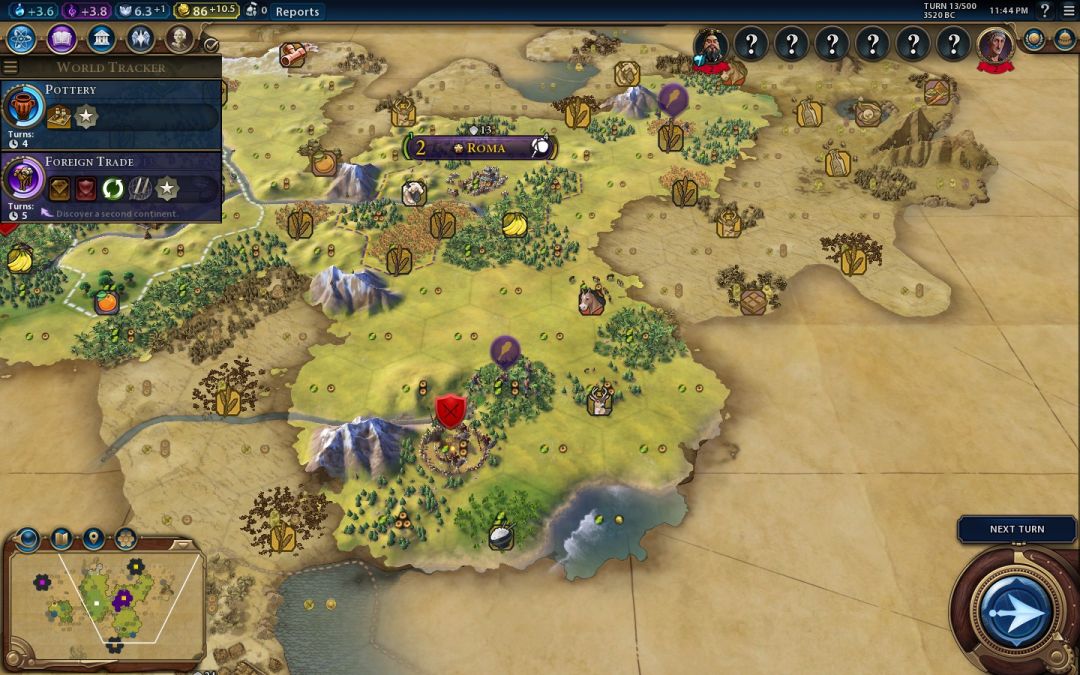Open the minimap lens options
The height and width of the screenshot is (675, 1080).
point(61,539)
